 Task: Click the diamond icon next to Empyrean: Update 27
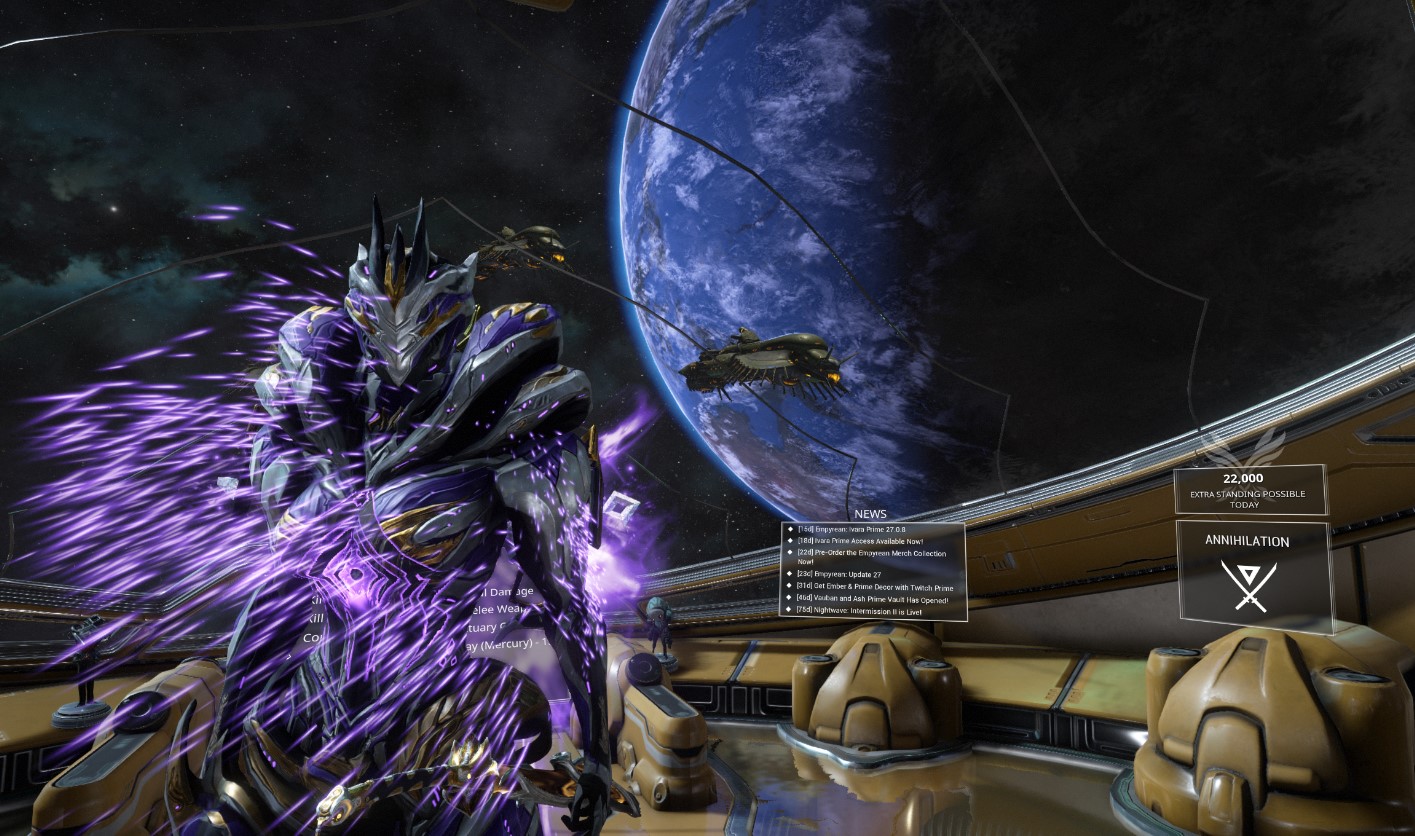click(x=790, y=574)
